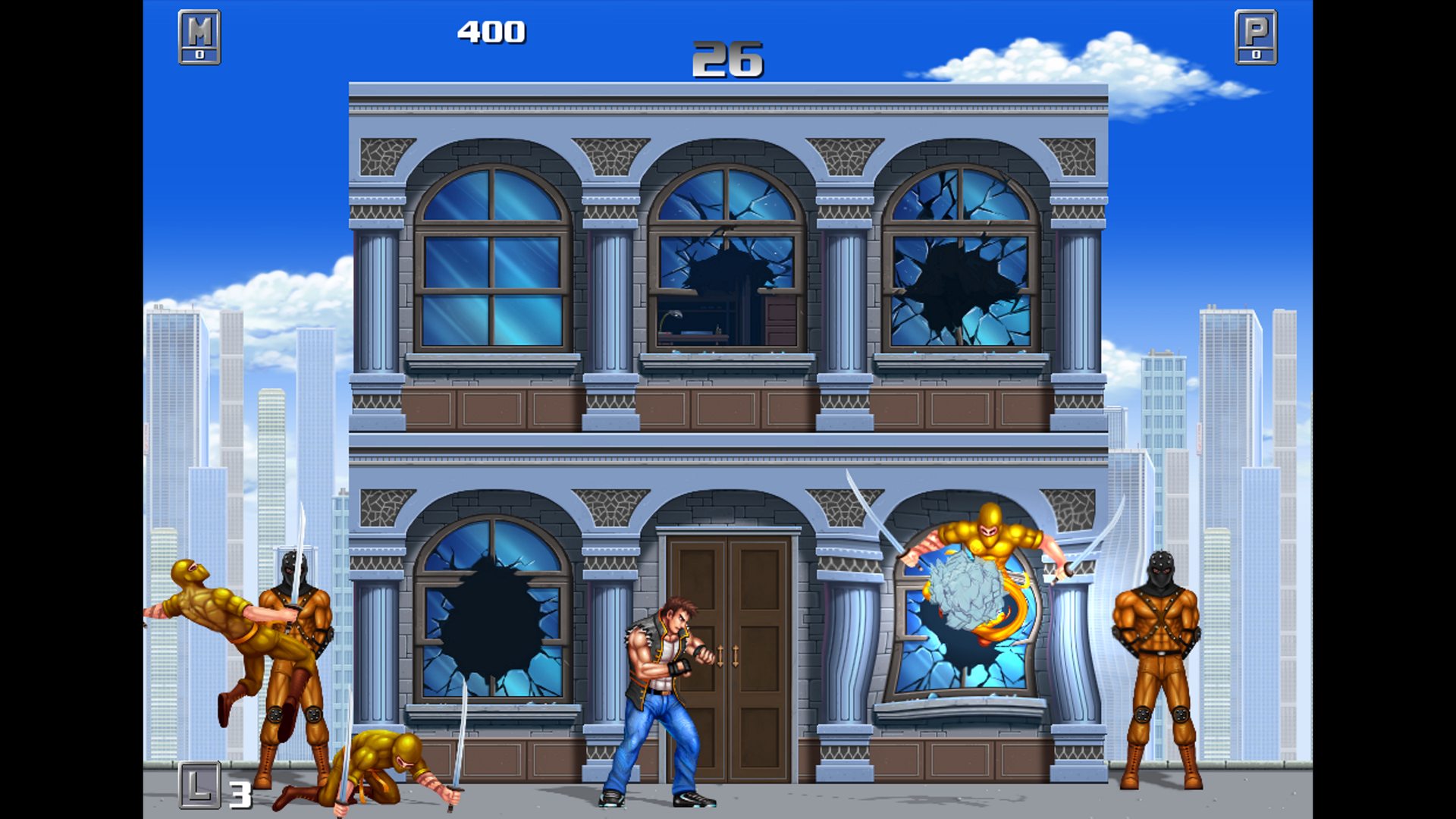The image size is (1456, 819).
Task: Select the score display showing 400
Action: pos(491,32)
